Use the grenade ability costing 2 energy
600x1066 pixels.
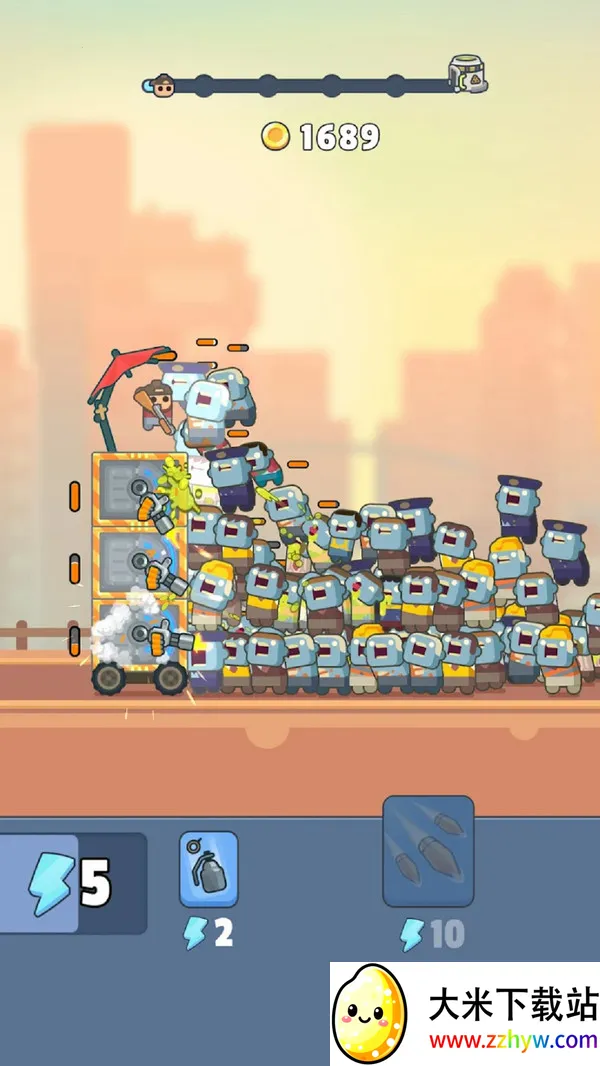tap(209, 868)
